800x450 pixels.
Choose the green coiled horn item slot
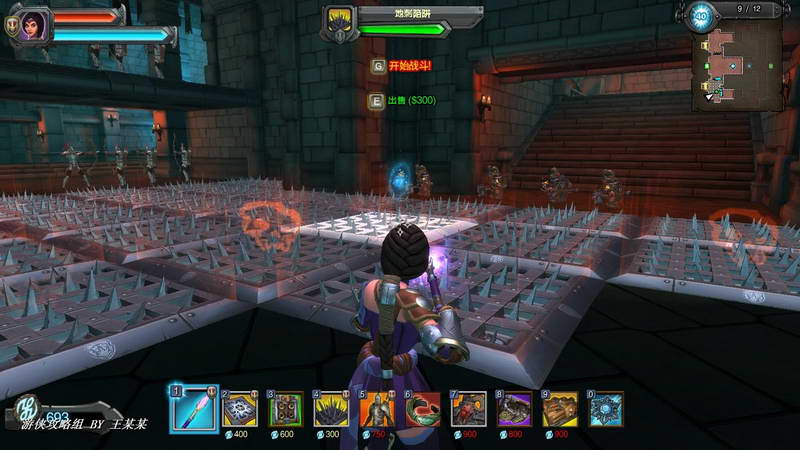click(x=424, y=409)
